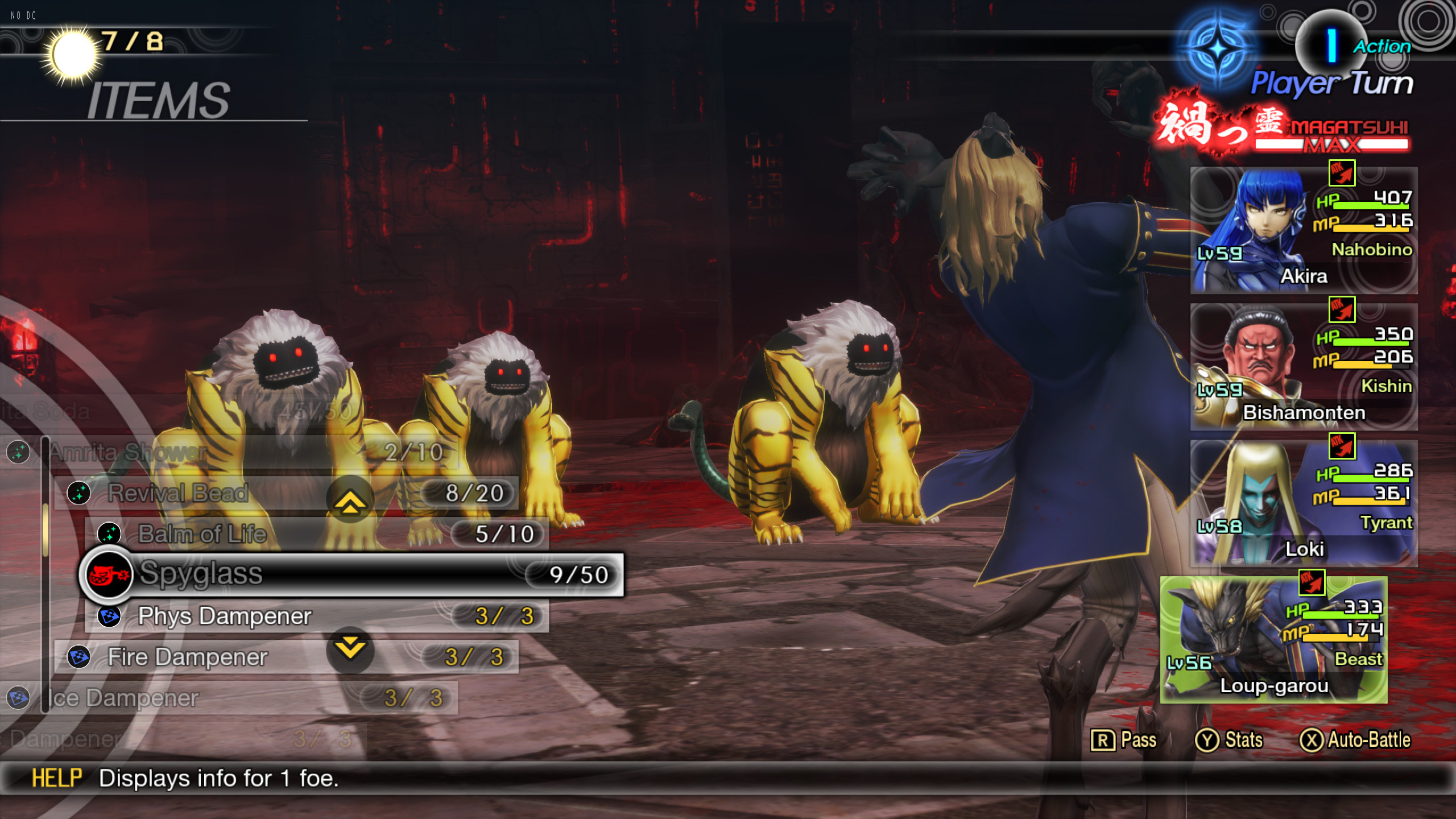Expand items downward via the down chevron
Viewport: 1456px width, 819px height.
click(x=351, y=648)
